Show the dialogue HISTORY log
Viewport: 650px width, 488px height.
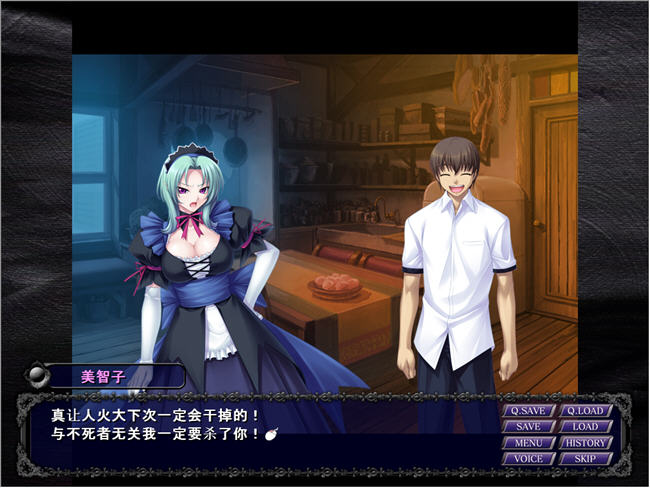point(585,442)
